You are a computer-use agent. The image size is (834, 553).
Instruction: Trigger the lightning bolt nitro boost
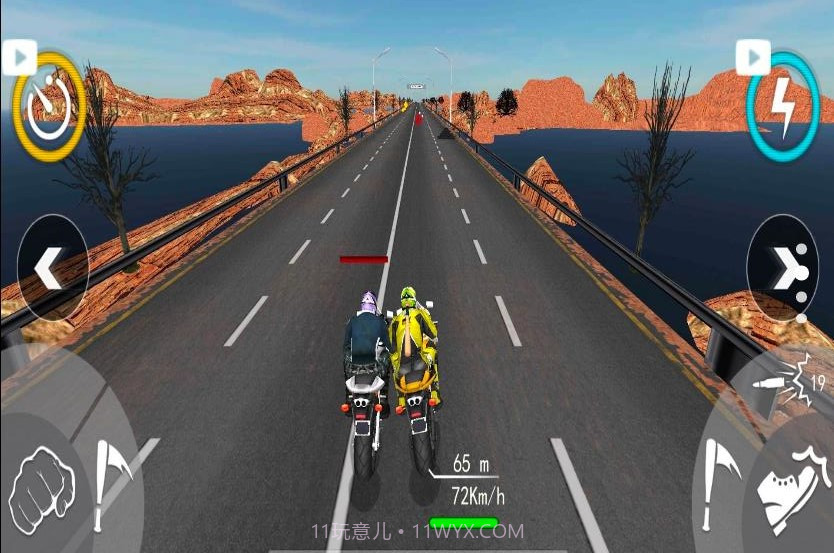click(x=783, y=108)
